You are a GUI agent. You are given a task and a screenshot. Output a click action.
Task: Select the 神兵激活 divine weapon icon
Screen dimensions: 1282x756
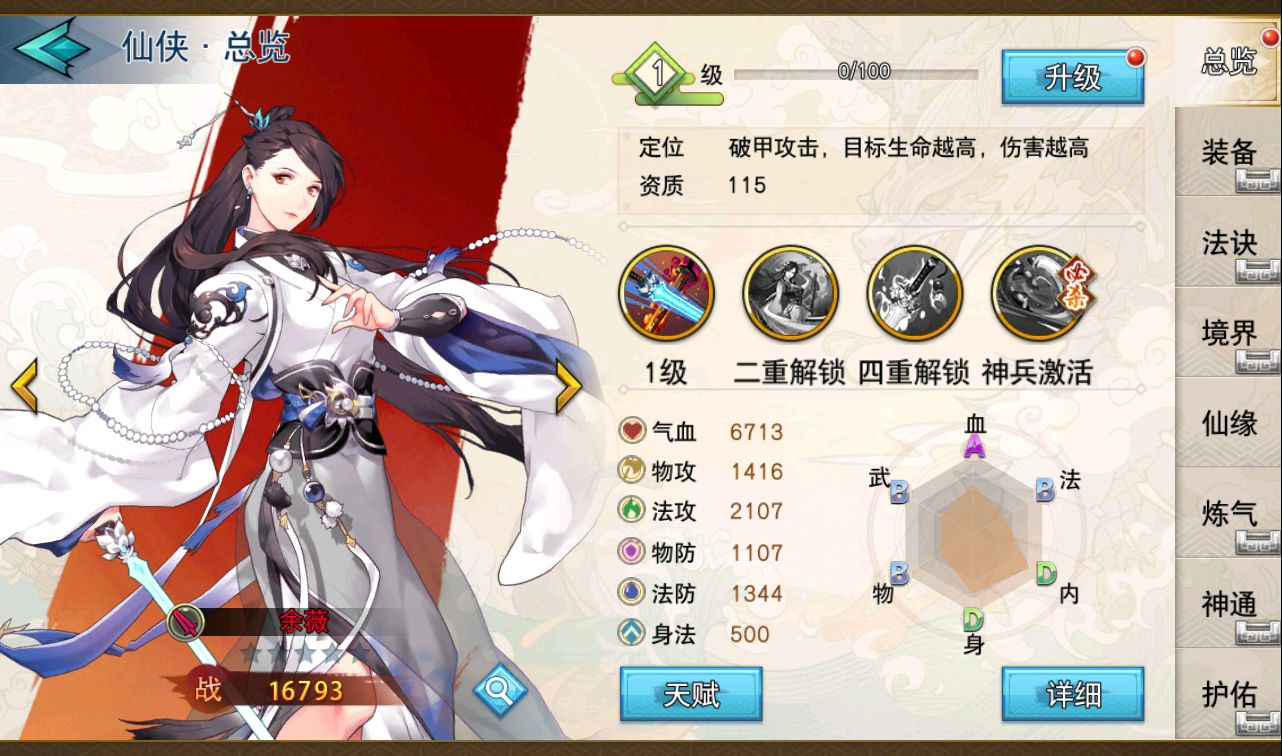(x=1038, y=294)
